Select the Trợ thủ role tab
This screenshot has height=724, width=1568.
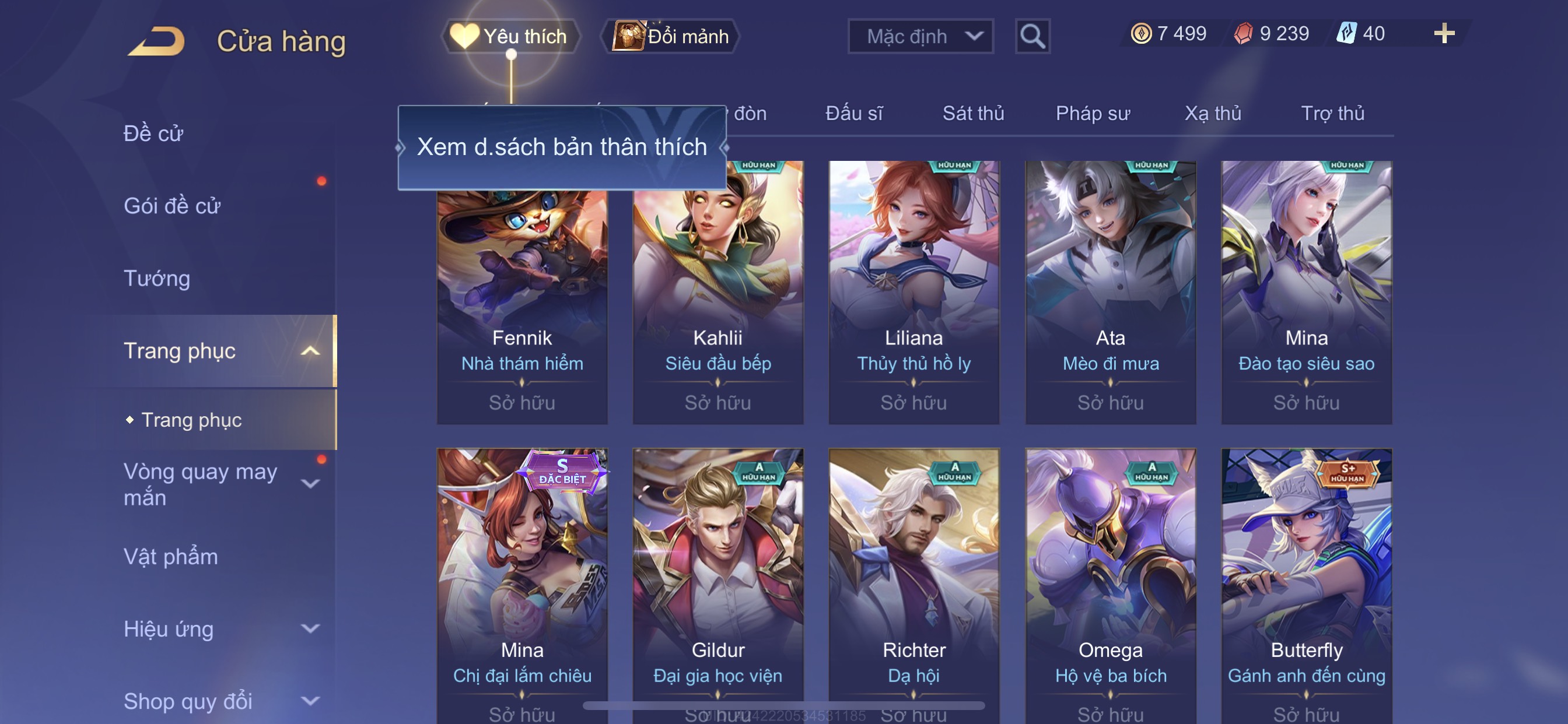coord(1332,113)
